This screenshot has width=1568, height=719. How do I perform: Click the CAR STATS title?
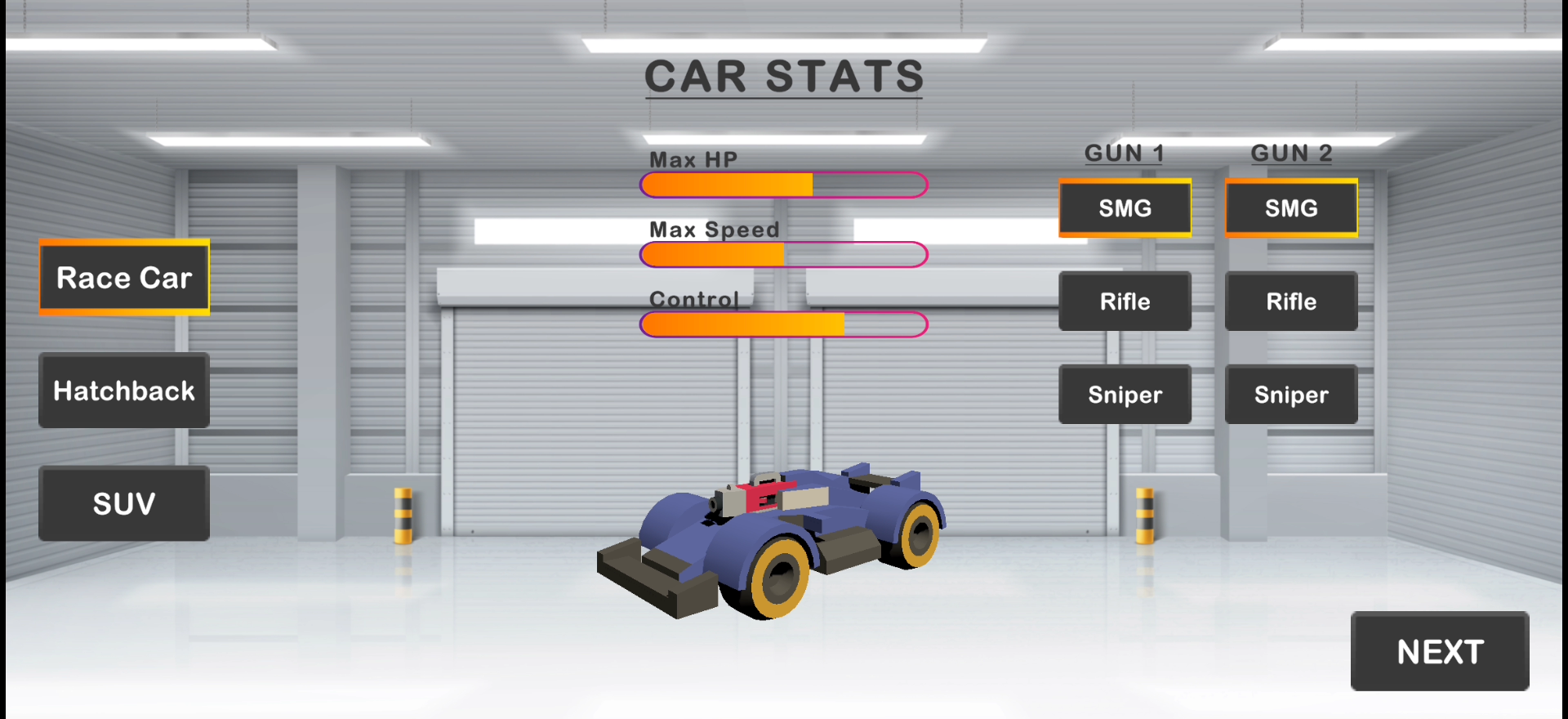pyautogui.click(x=783, y=76)
